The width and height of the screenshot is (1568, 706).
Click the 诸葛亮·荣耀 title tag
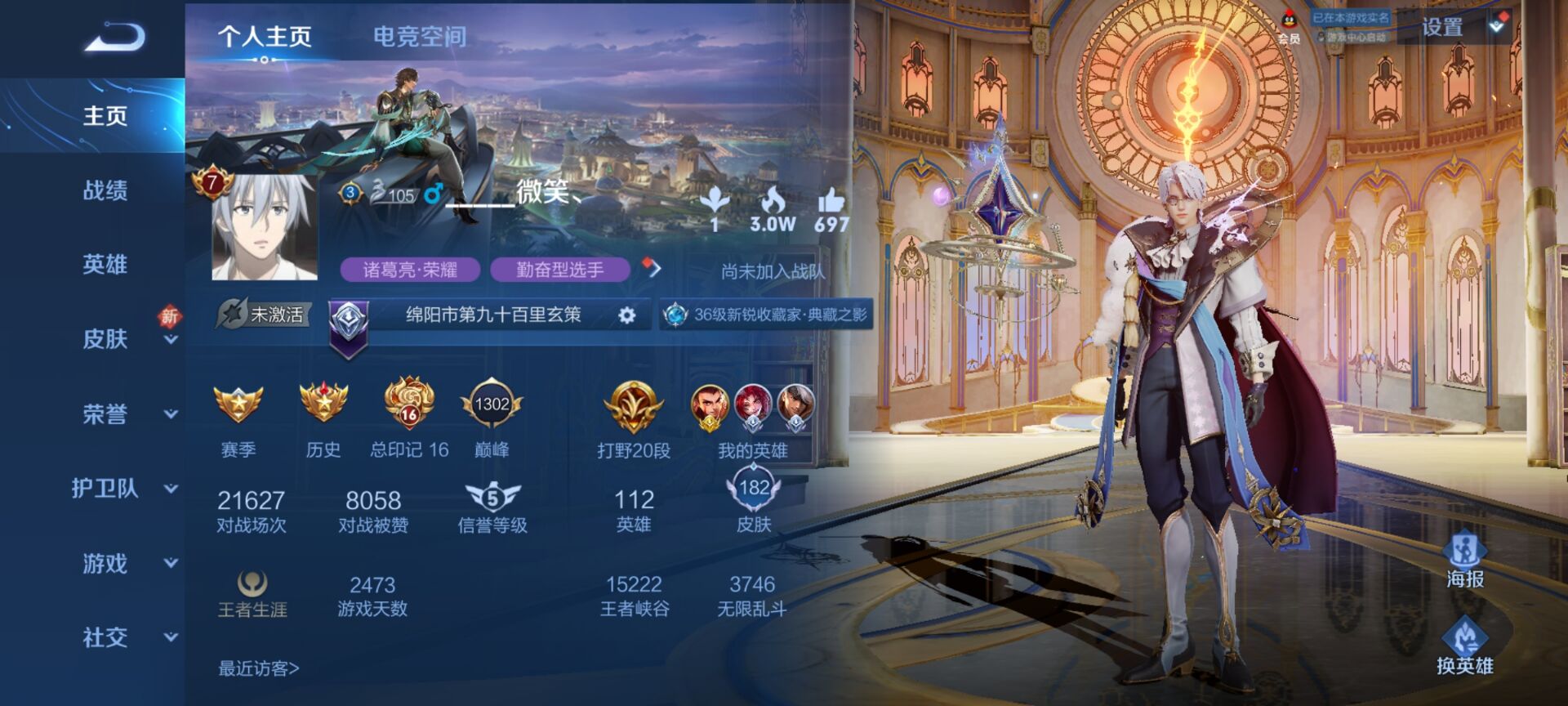pos(410,270)
